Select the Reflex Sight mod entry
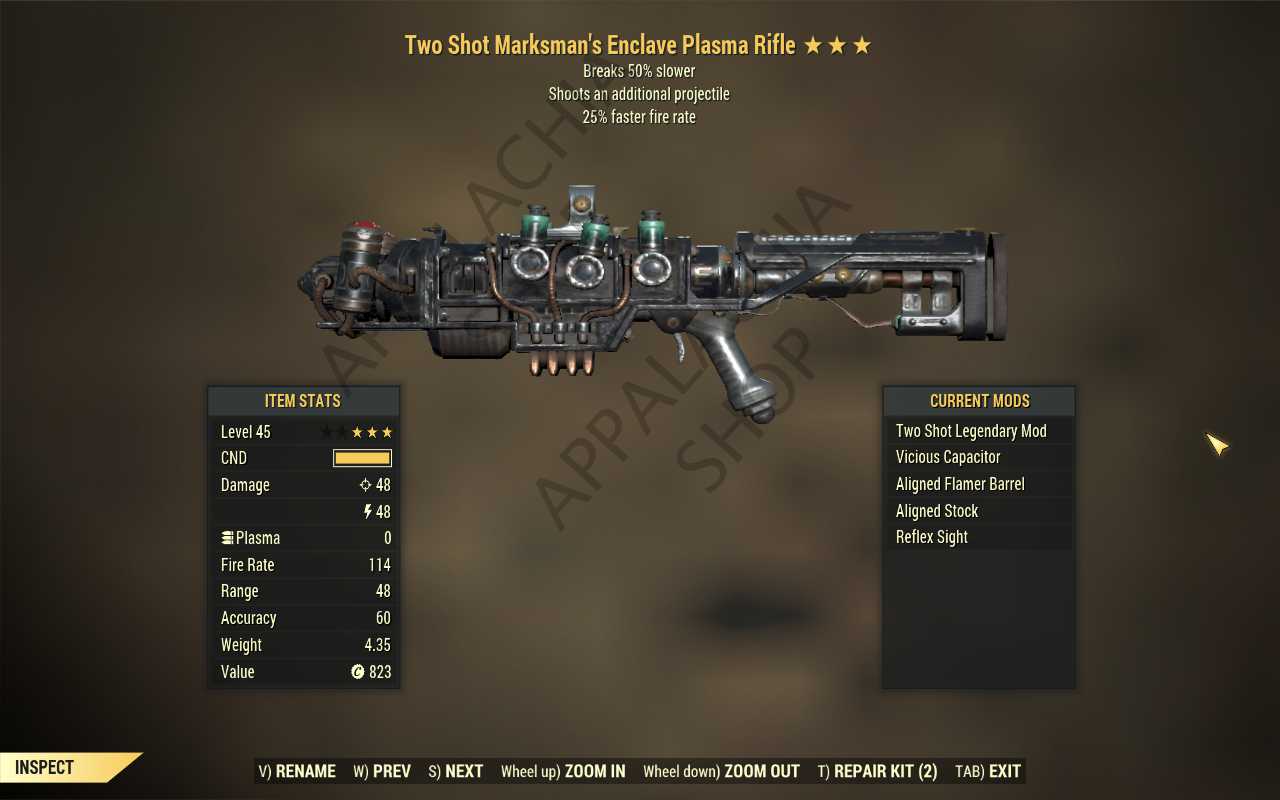This screenshot has height=800, width=1280. click(x=931, y=537)
